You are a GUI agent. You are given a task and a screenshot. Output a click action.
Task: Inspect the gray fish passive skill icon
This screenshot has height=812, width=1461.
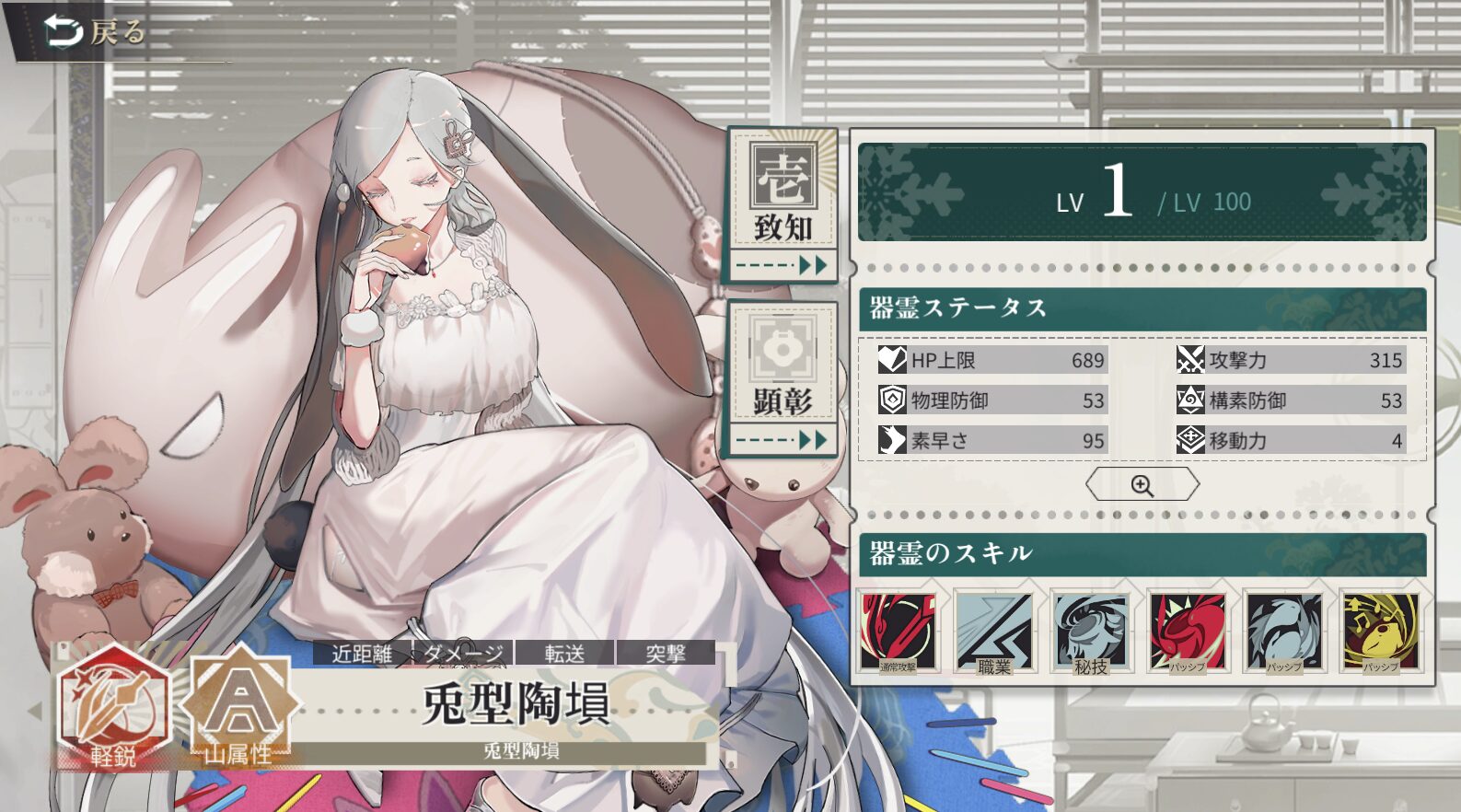pos(1283,632)
